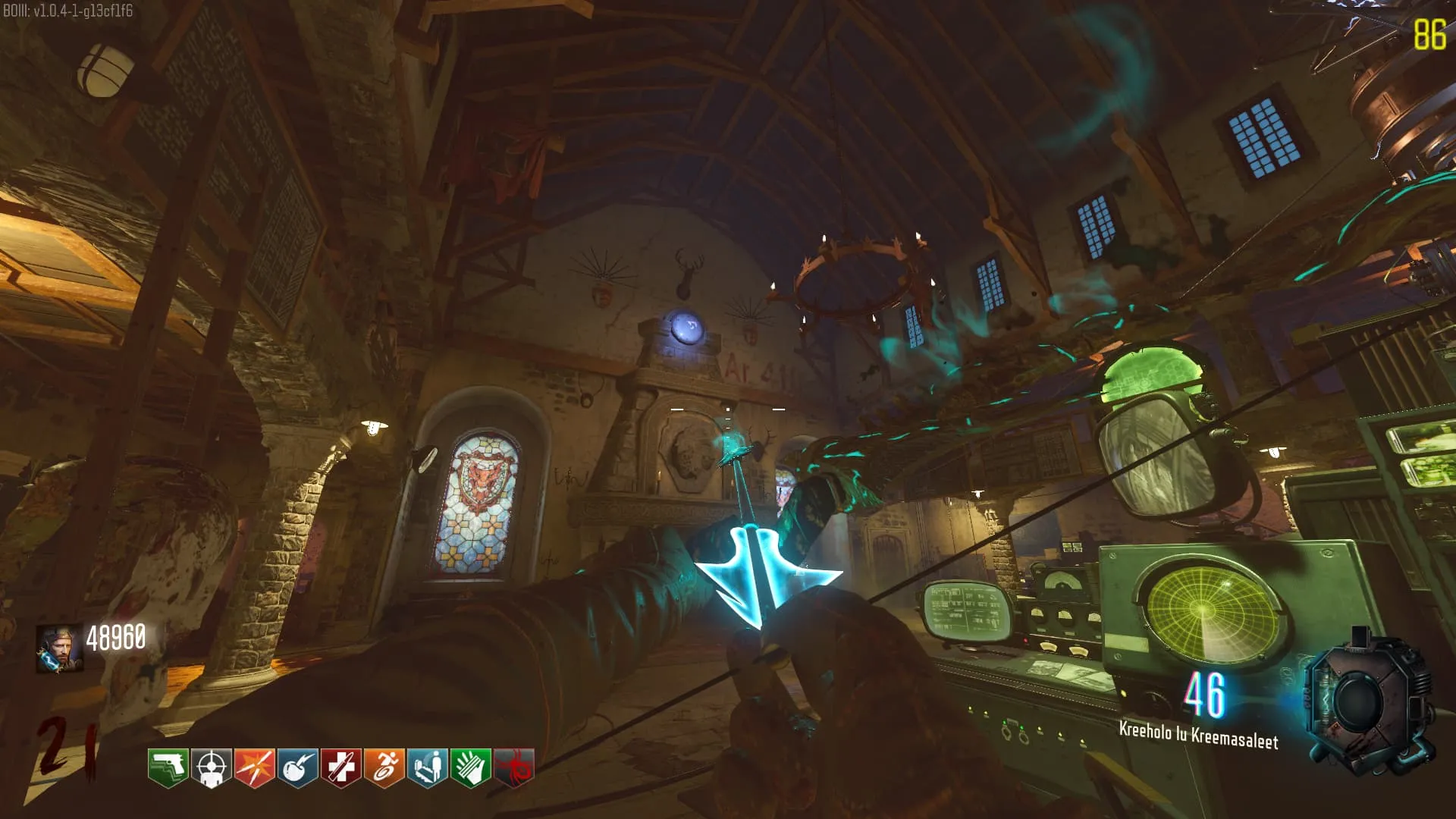The height and width of the screenshot is (819, 1456).
Task: Choose the Speed Cola green hand perk
Action: [x=470, y=767]
